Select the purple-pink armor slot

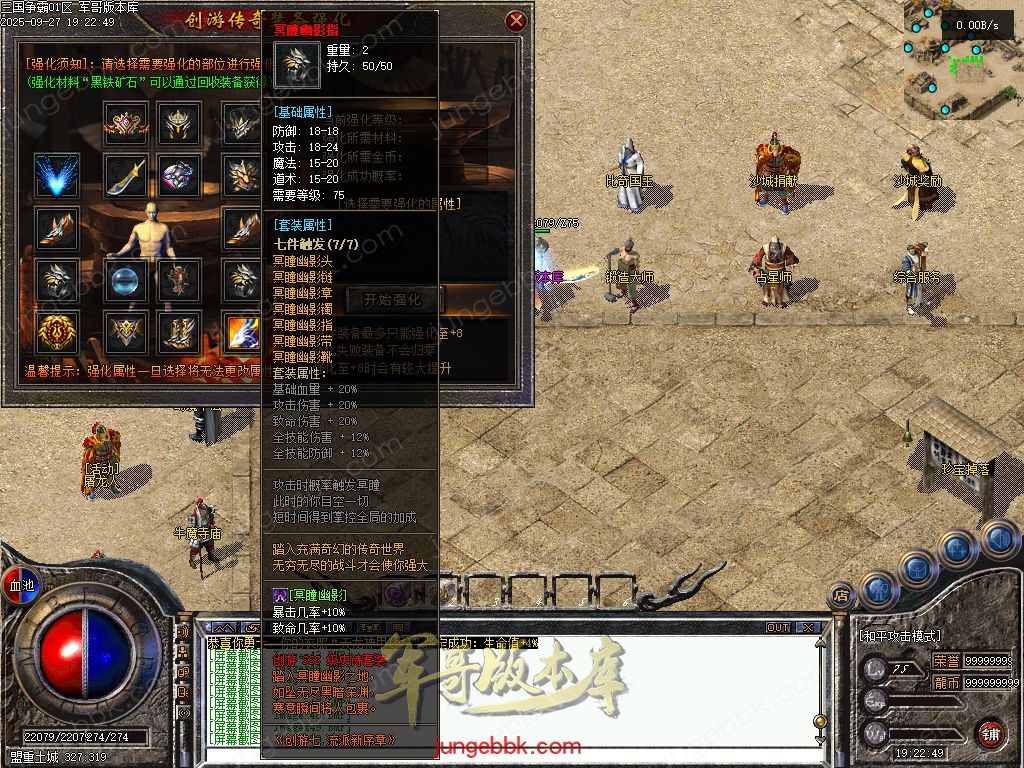pyautogui.click(x=180, y=176)
